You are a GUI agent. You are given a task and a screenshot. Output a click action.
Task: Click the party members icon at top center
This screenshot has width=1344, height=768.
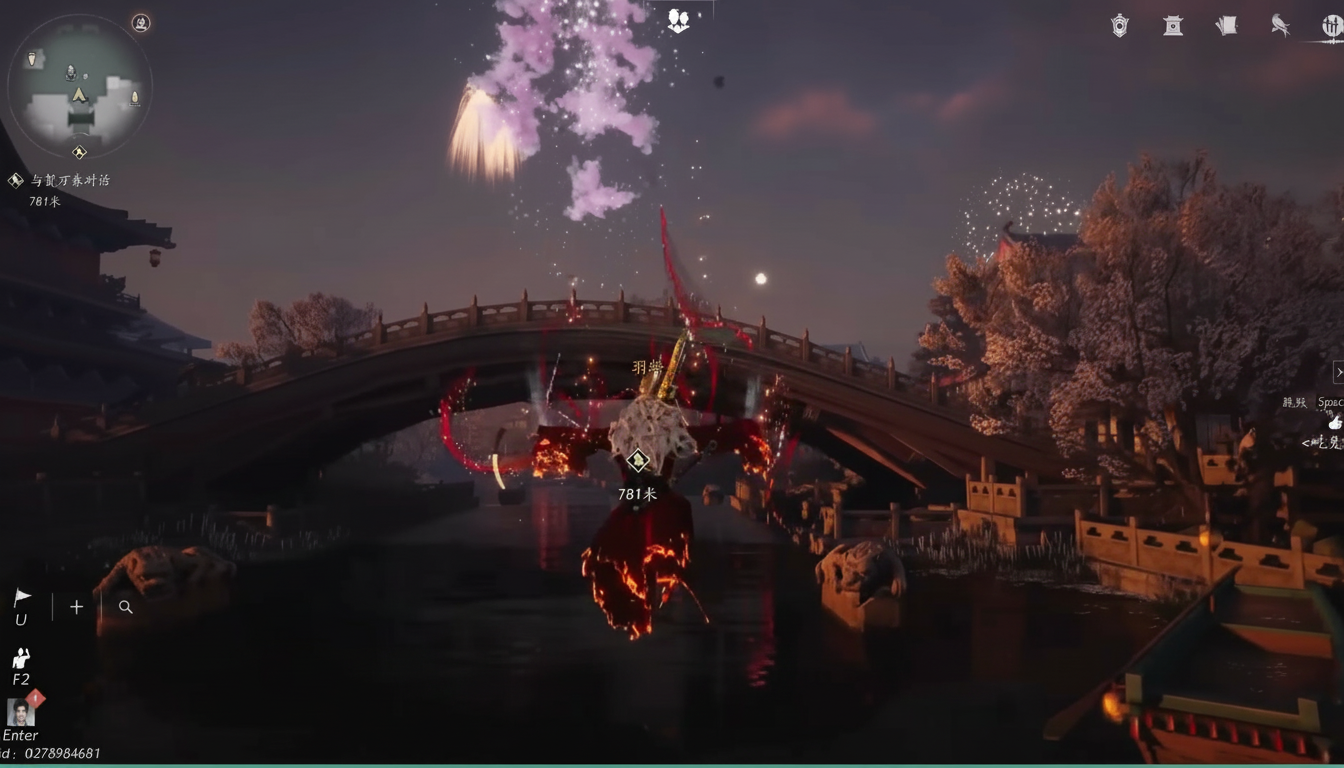click(678, 20)
